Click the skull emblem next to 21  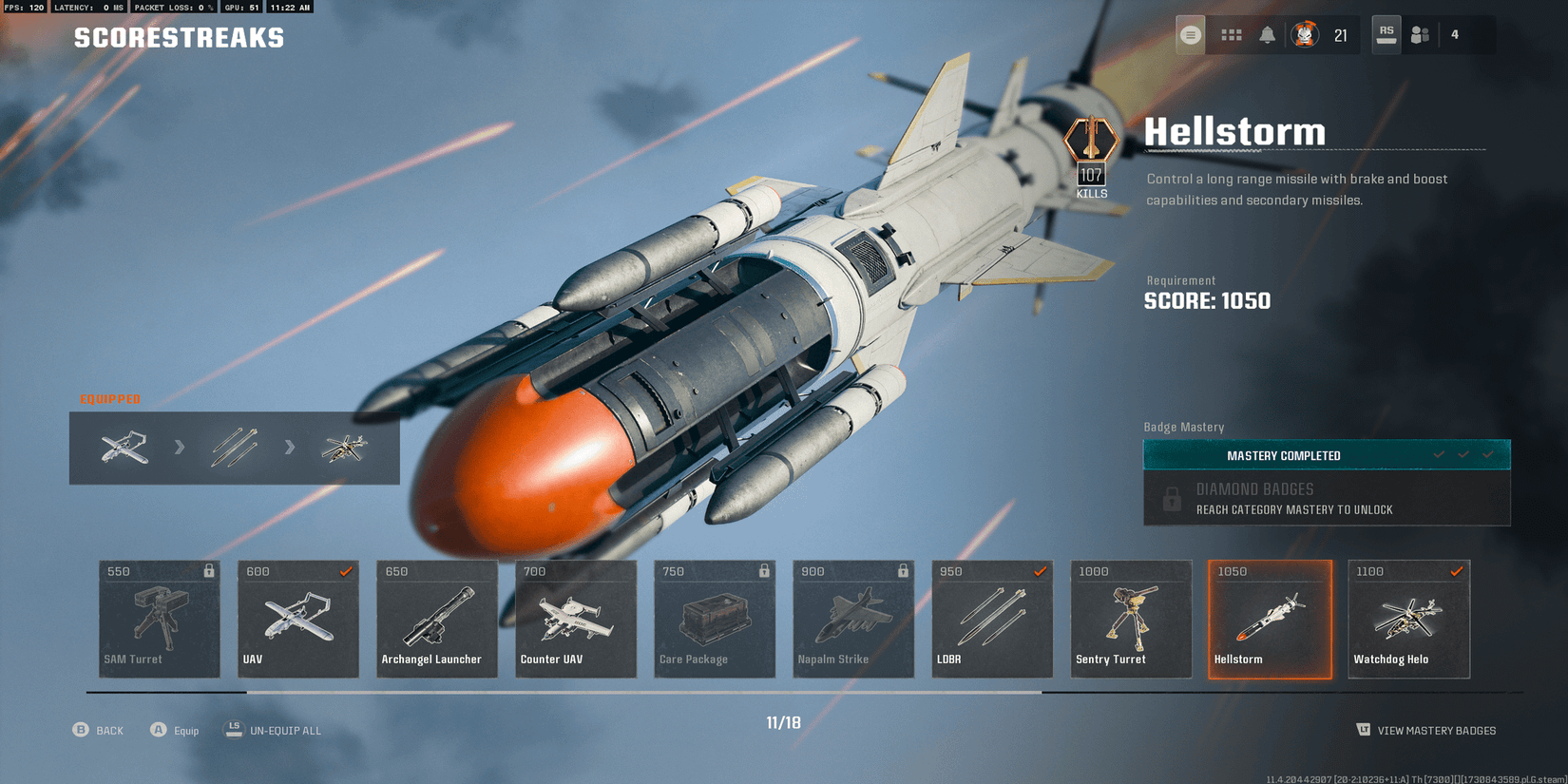(x=1306, y=34)
